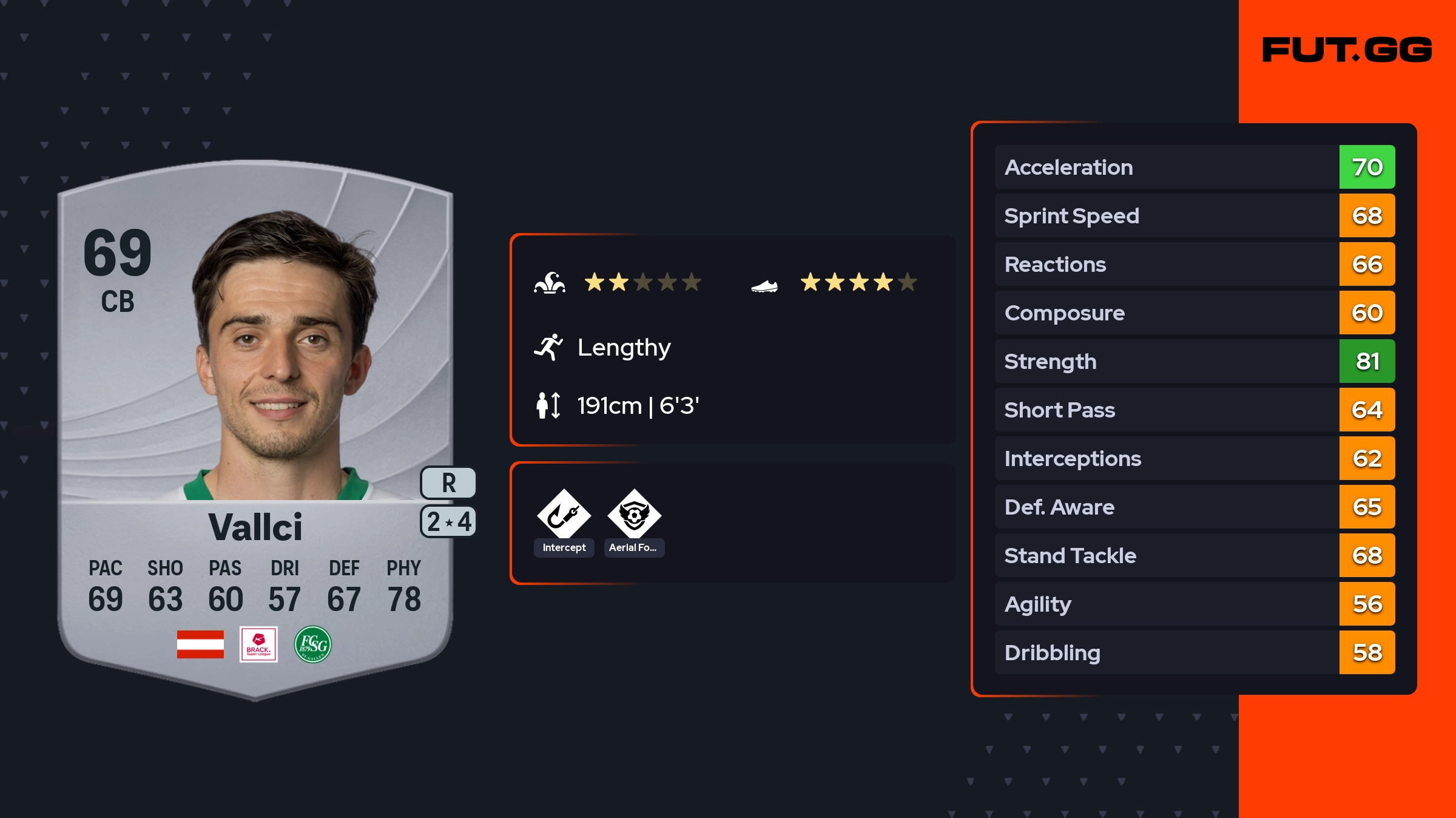Viewport: 1456px width, 818px height.
Task: Go to the FUT.GG logo
Action: point(1347,50)
